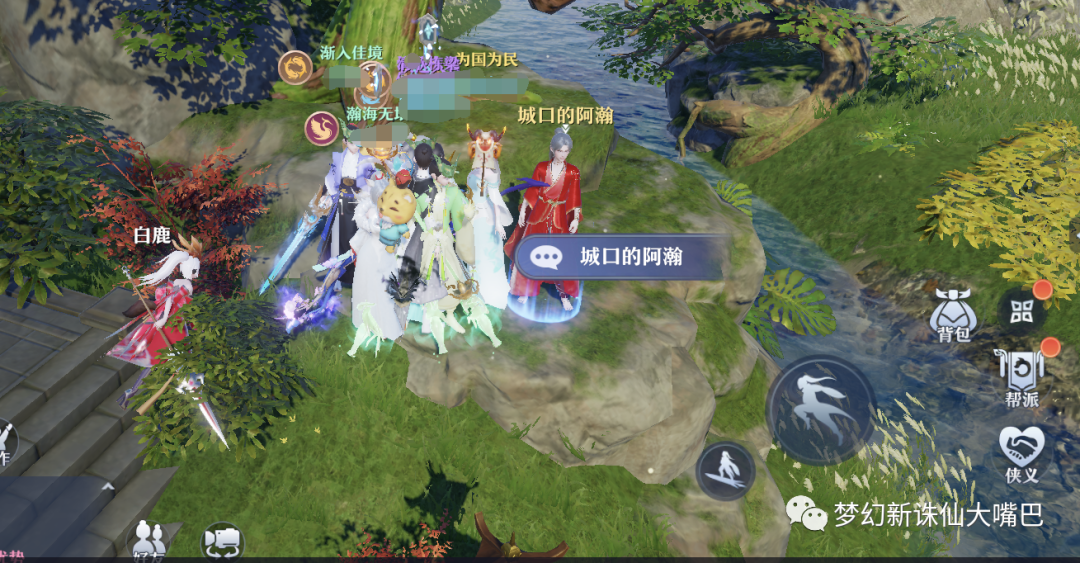1080x563 pixels.
Task: Activate the large leaping figure jump button
Action: [x=820, y=409]
